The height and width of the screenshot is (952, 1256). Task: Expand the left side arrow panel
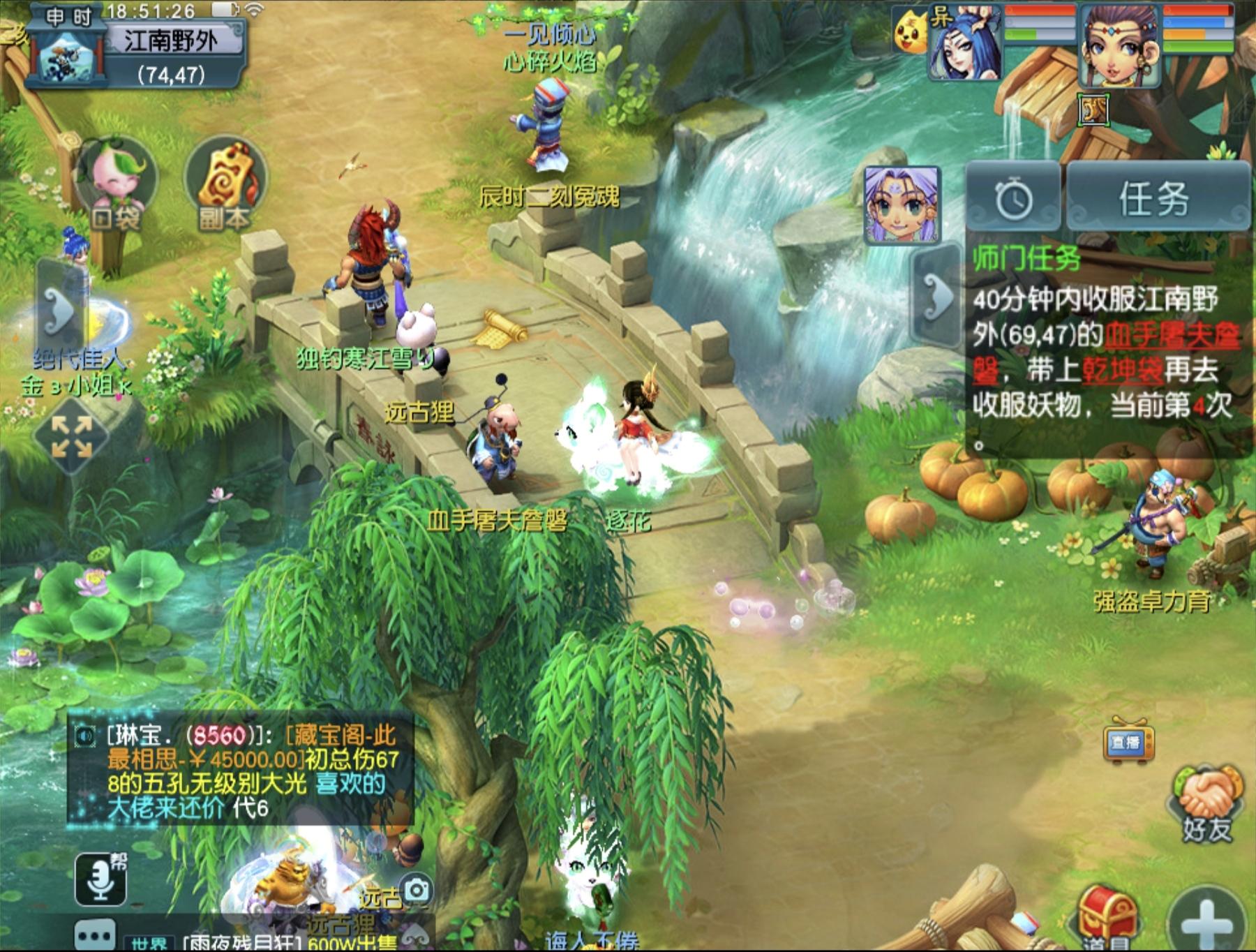pos(60,308)
